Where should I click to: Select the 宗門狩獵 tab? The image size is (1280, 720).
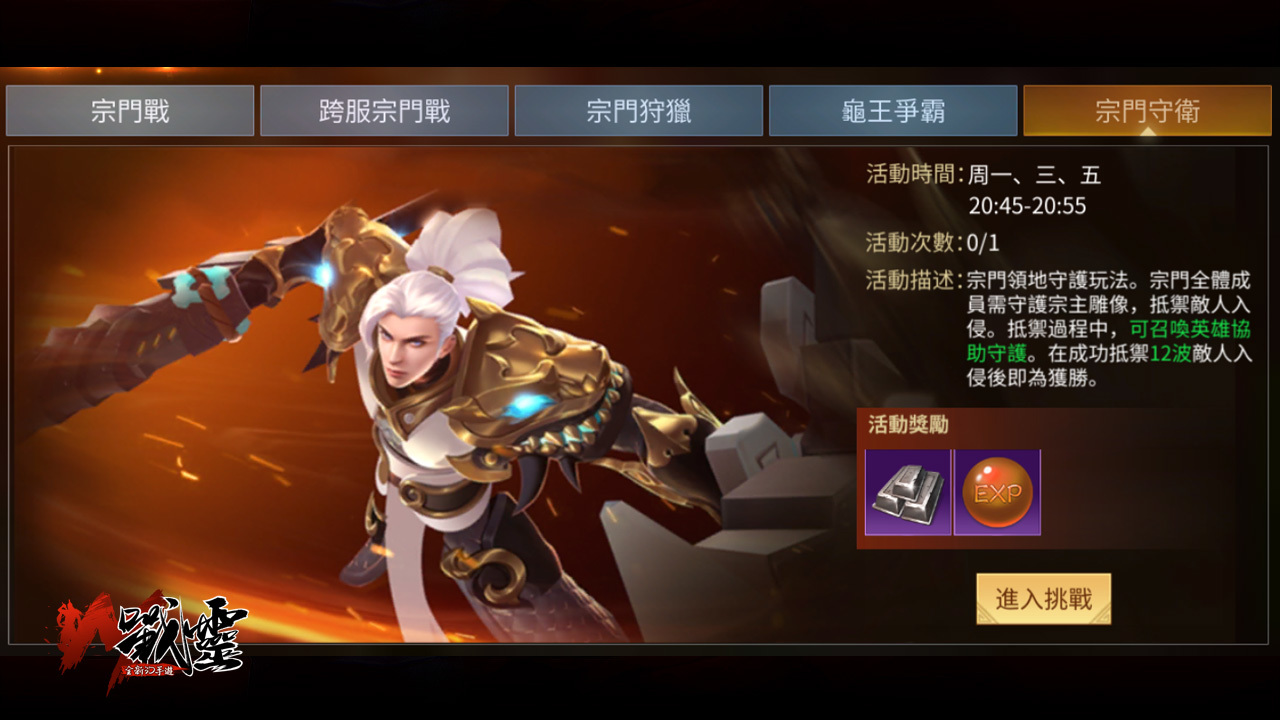639,110
